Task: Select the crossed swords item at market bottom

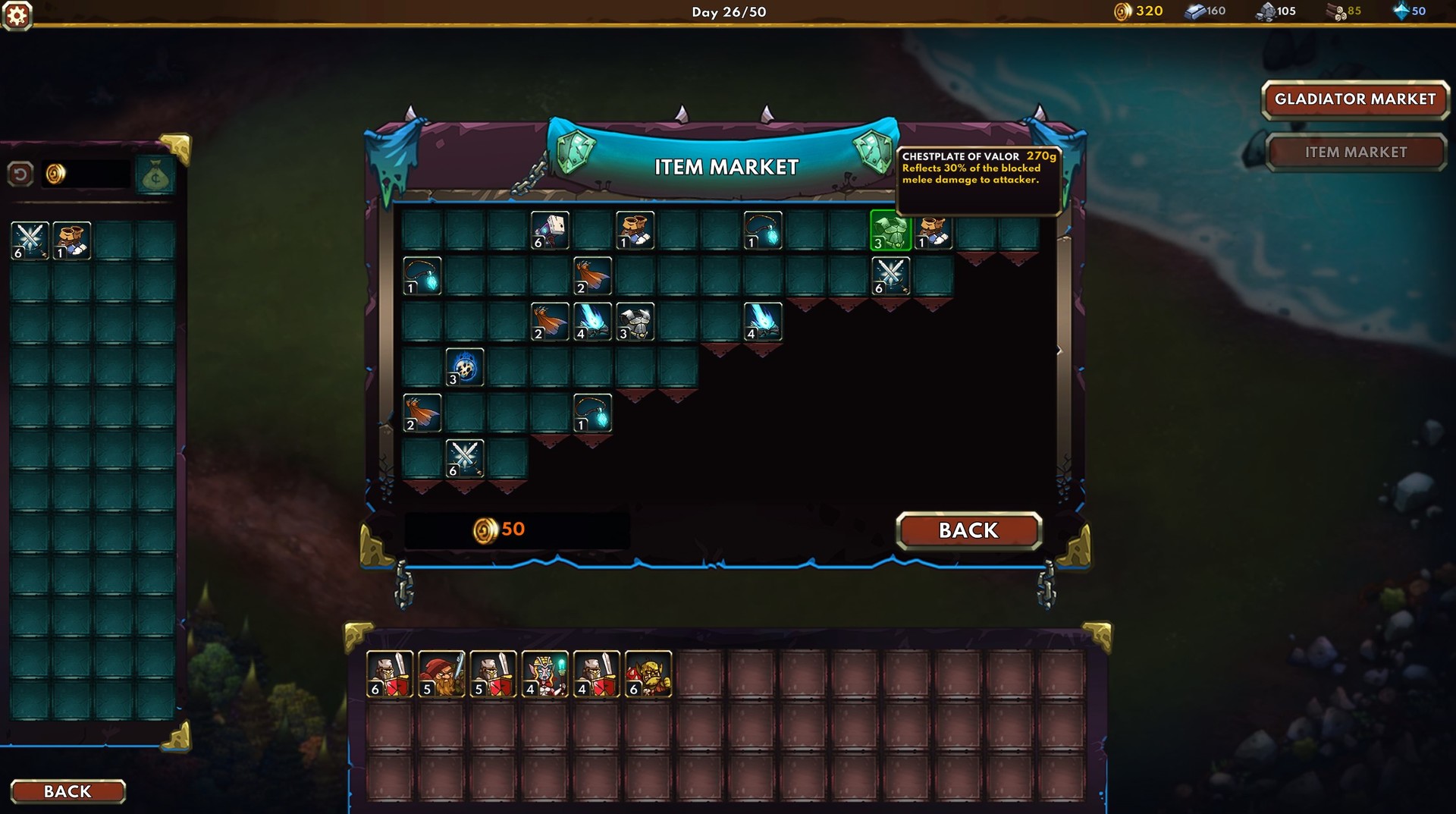Action: pyautogui.click(x=466, y=459)
